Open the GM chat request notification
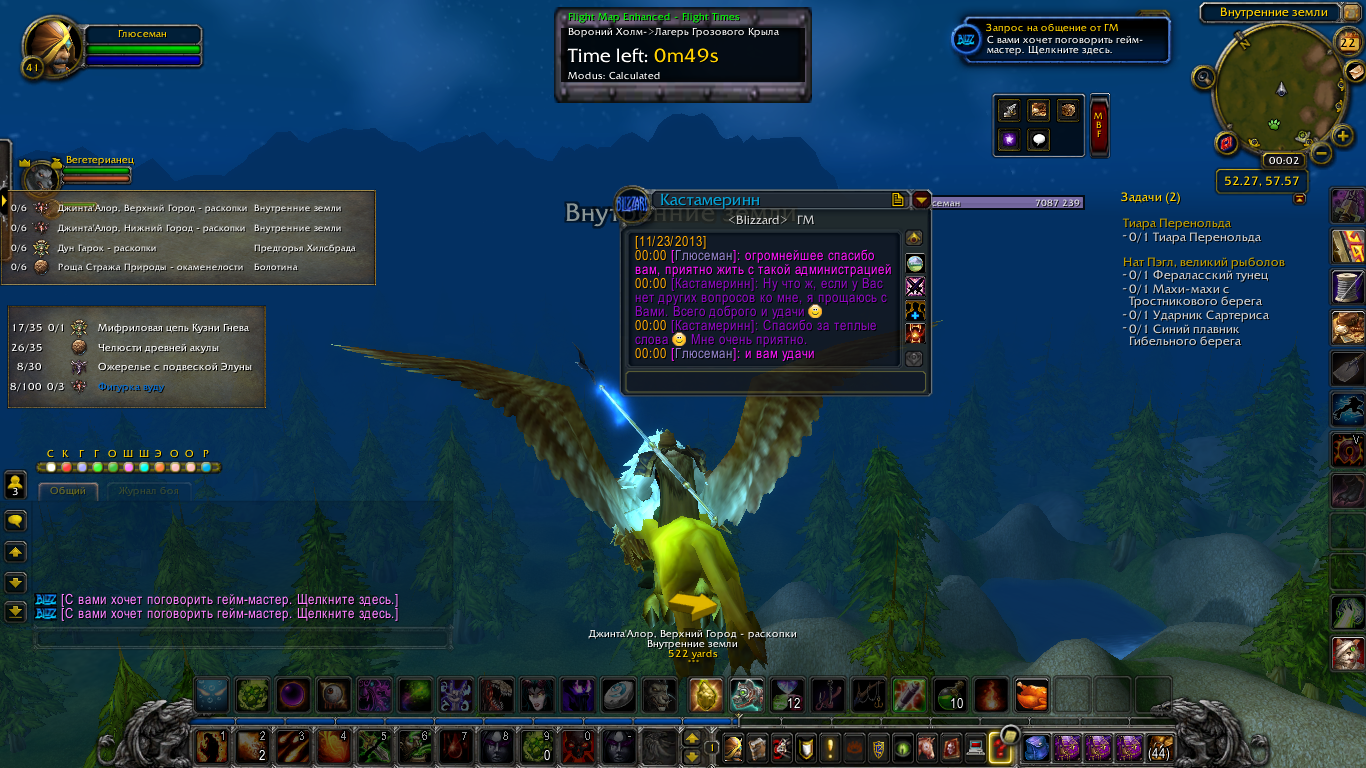1366x768 pixels. coord(1060,39)
